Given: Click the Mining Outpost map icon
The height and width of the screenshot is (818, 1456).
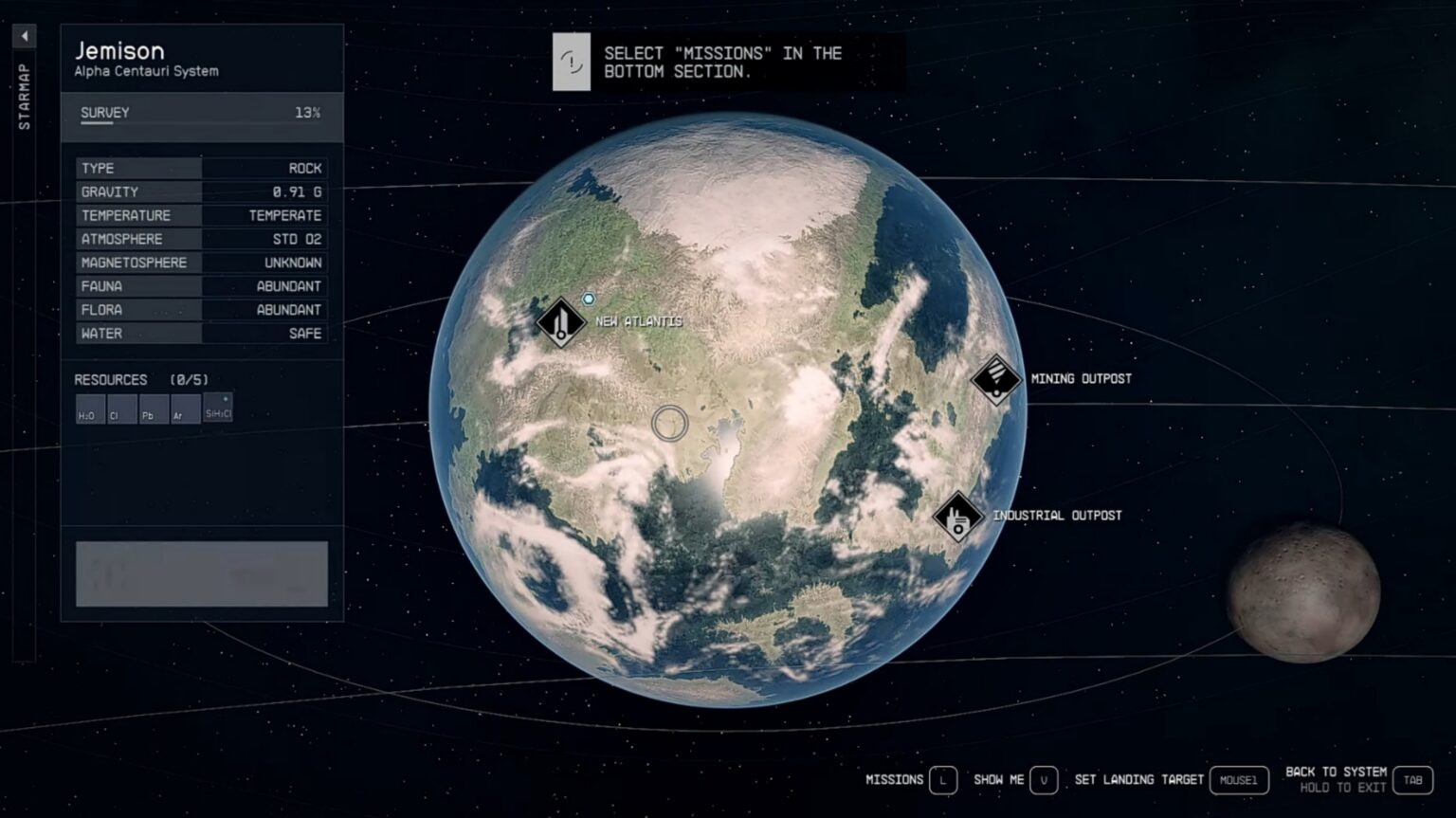Looking at the screenshot, I should coord(995,378).
